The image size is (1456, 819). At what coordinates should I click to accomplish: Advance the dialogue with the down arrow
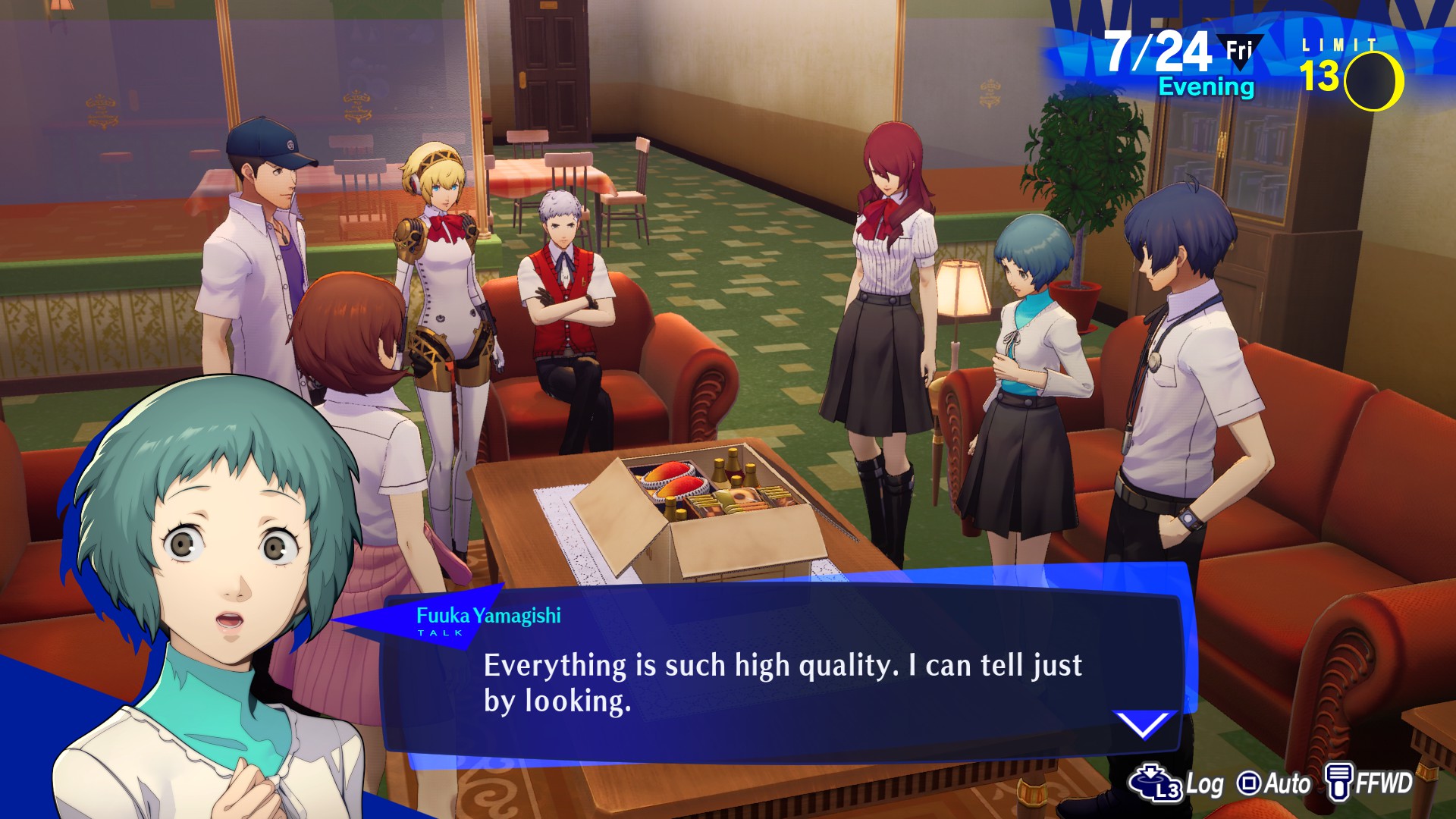tap(1143, 723)
